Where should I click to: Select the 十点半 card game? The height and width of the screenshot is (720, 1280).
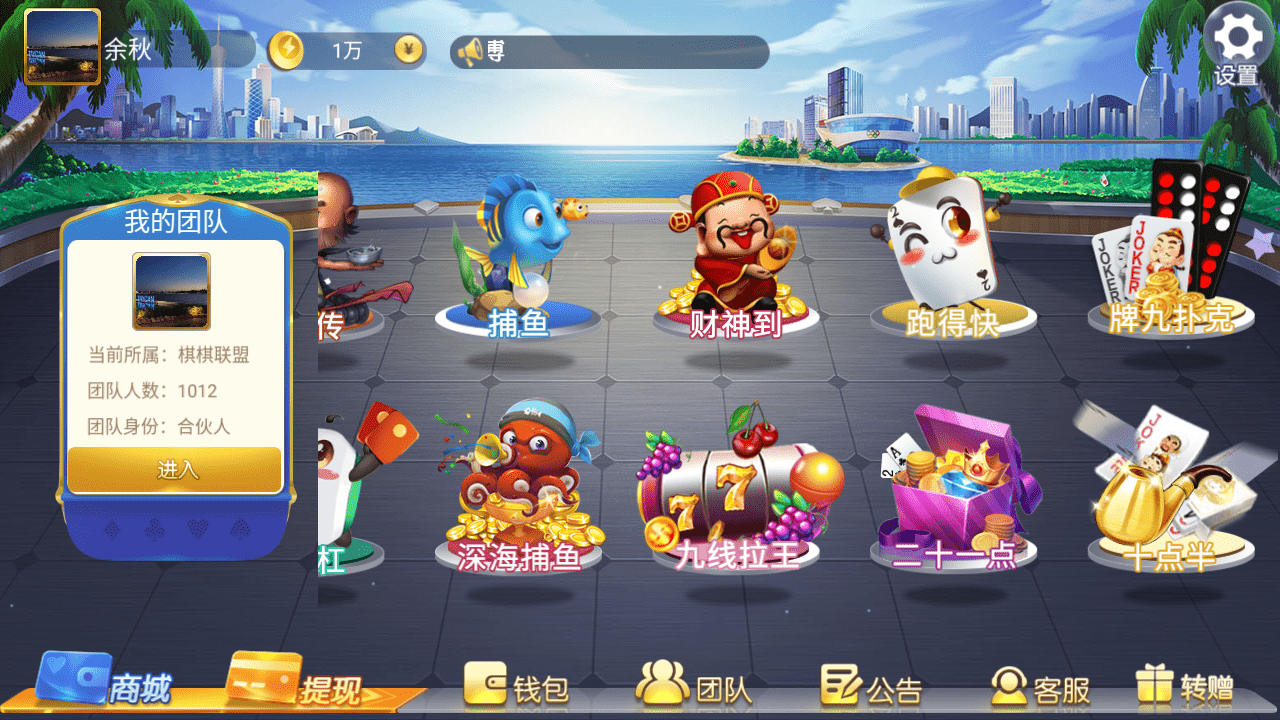click(x=1170, y=490)
